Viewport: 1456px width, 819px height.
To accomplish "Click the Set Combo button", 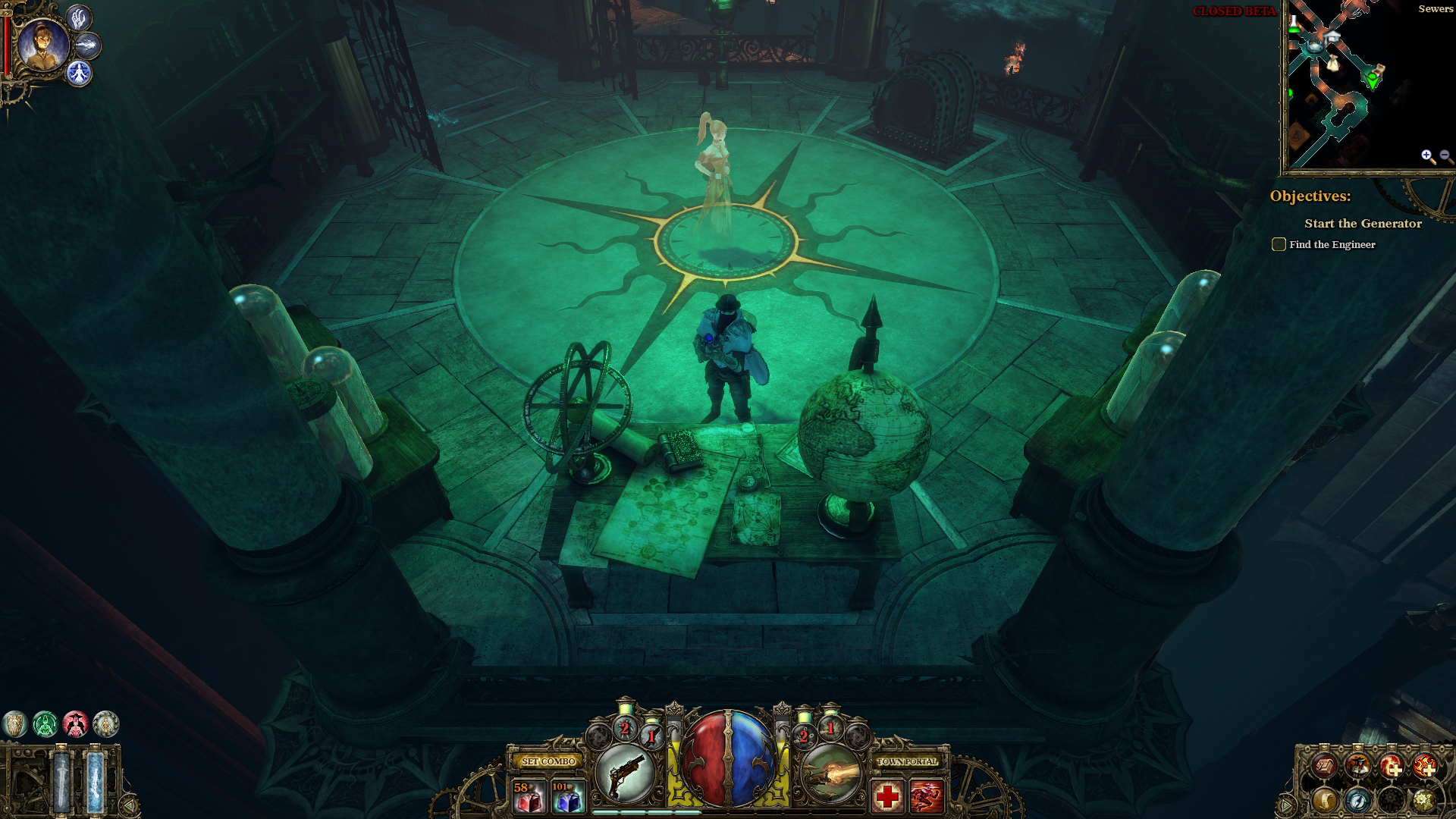I will [548, 761].
